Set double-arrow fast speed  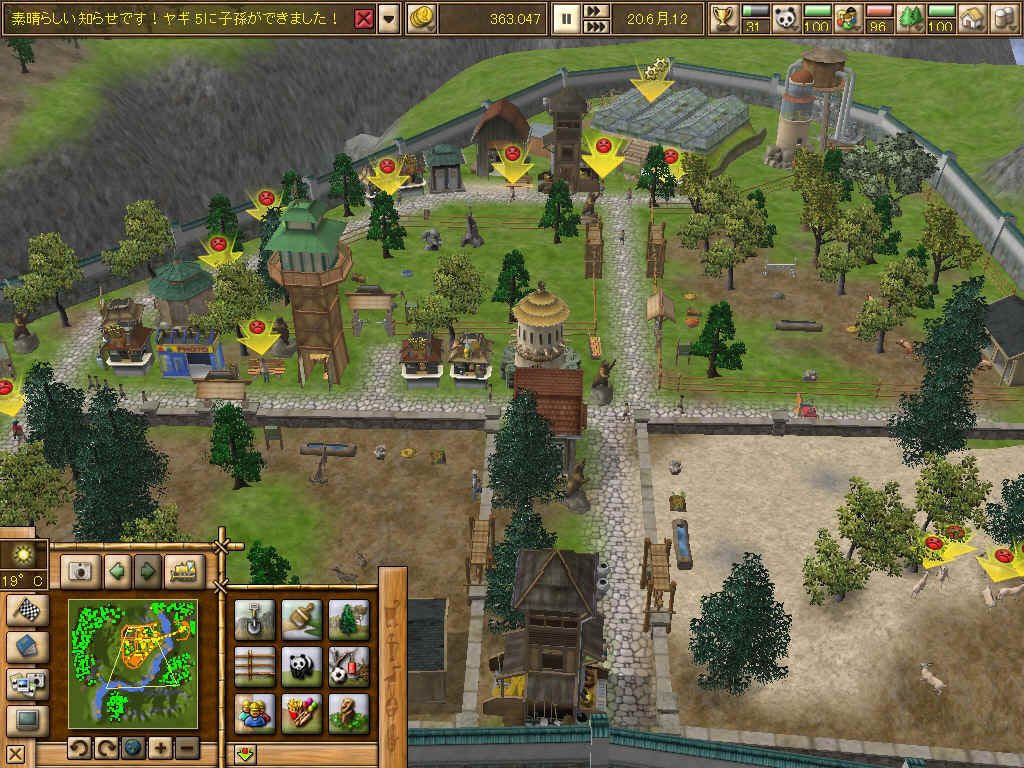pos(595,11)
